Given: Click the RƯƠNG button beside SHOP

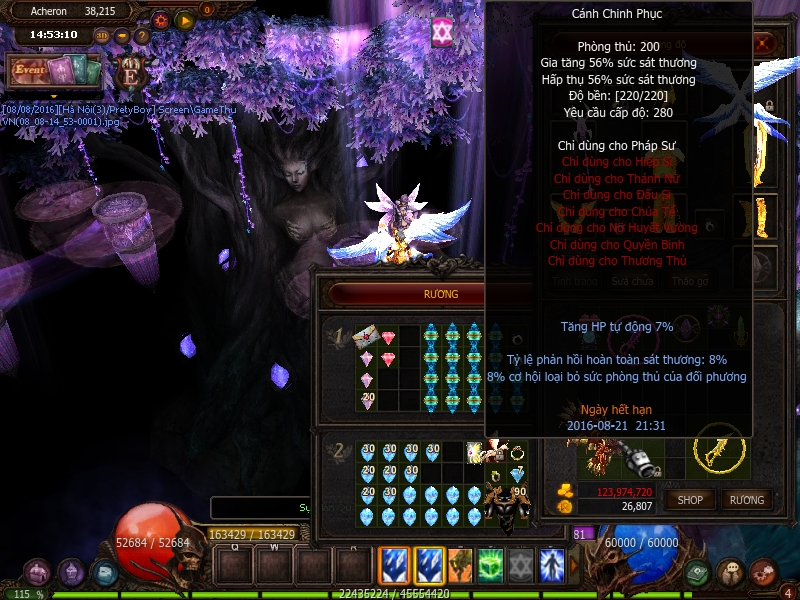Looking at the screenshot, I should 746,499.
